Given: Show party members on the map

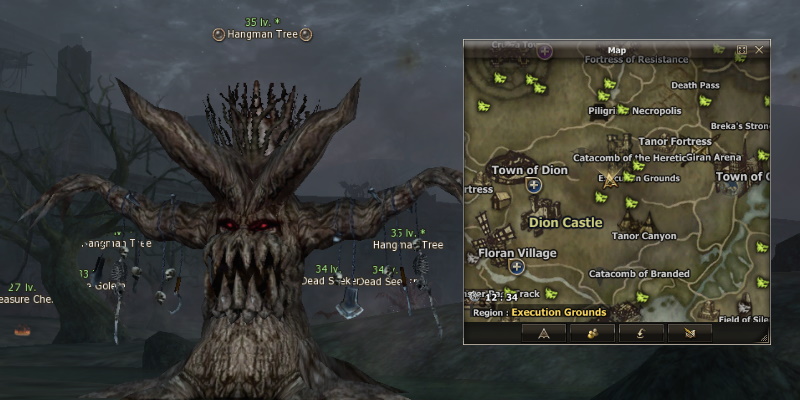Looking at the screenshot, I should point(592,333).
